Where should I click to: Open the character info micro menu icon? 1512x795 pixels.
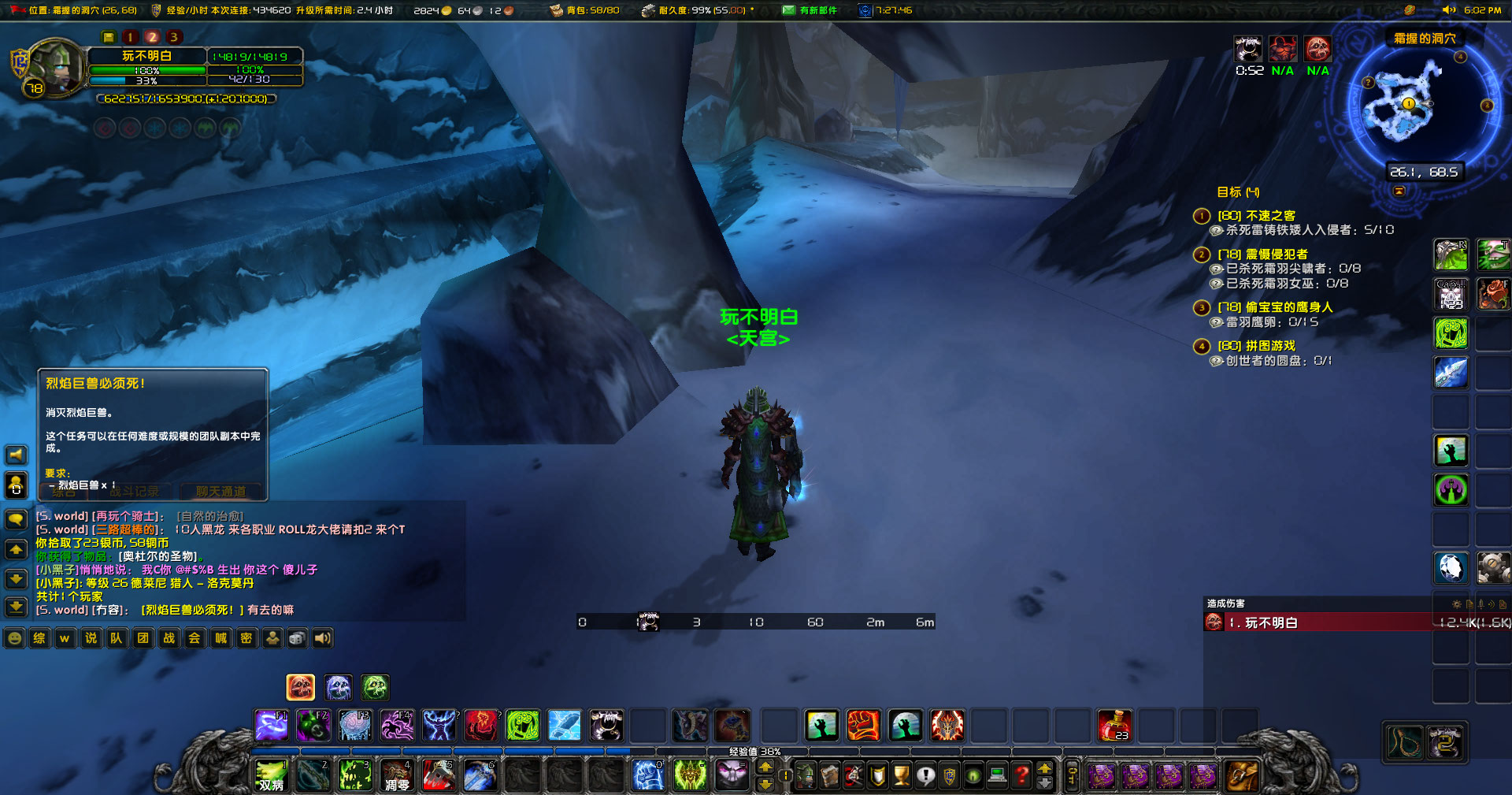pyautogui.click(x=806, y=776)
